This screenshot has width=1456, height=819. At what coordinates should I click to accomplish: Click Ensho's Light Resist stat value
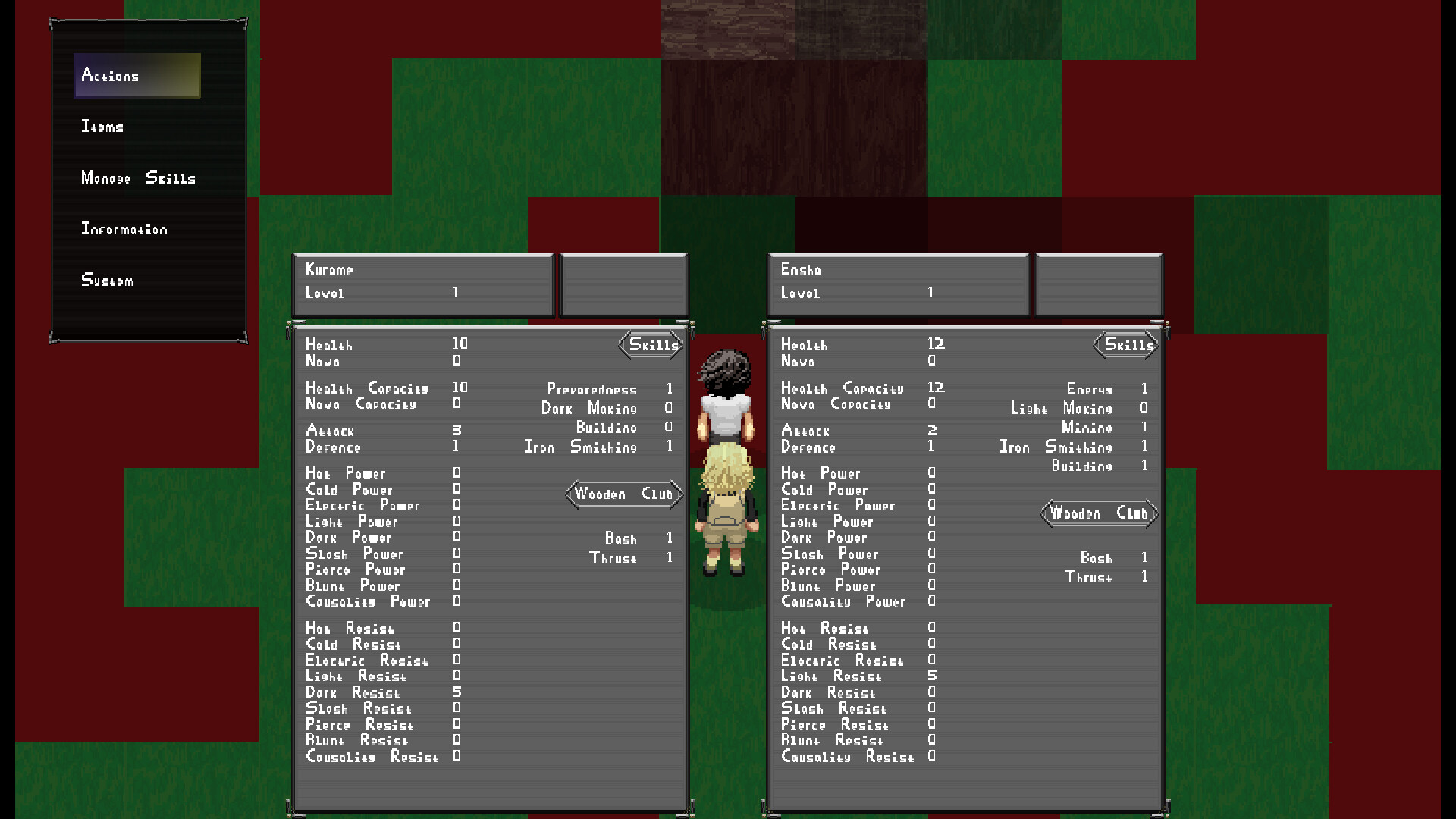(x=931, y=676)
